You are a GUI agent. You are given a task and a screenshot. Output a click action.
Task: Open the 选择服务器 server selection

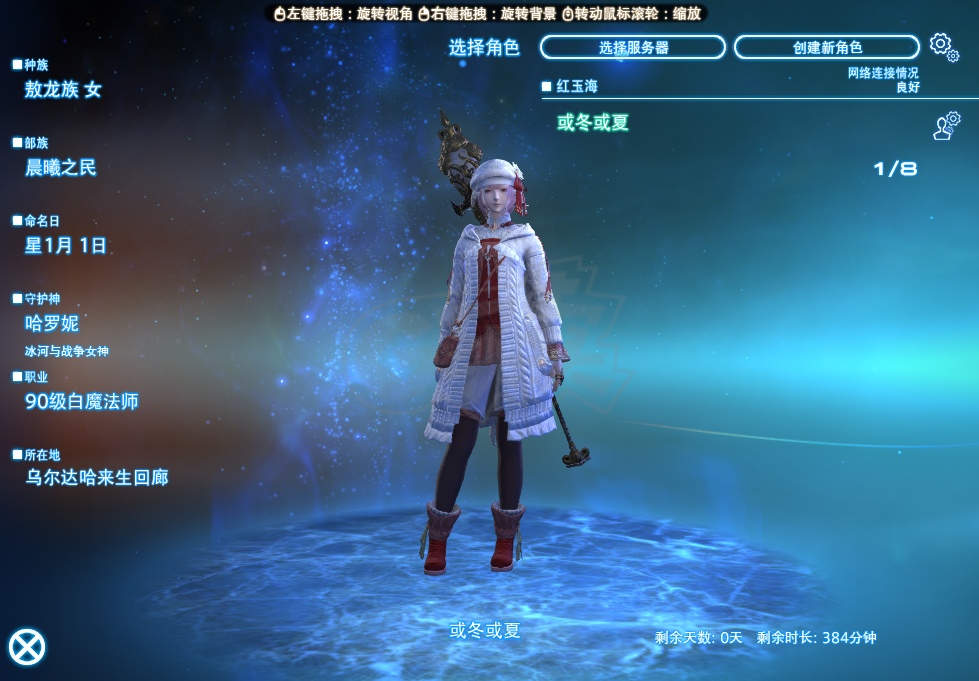[632, 47]
